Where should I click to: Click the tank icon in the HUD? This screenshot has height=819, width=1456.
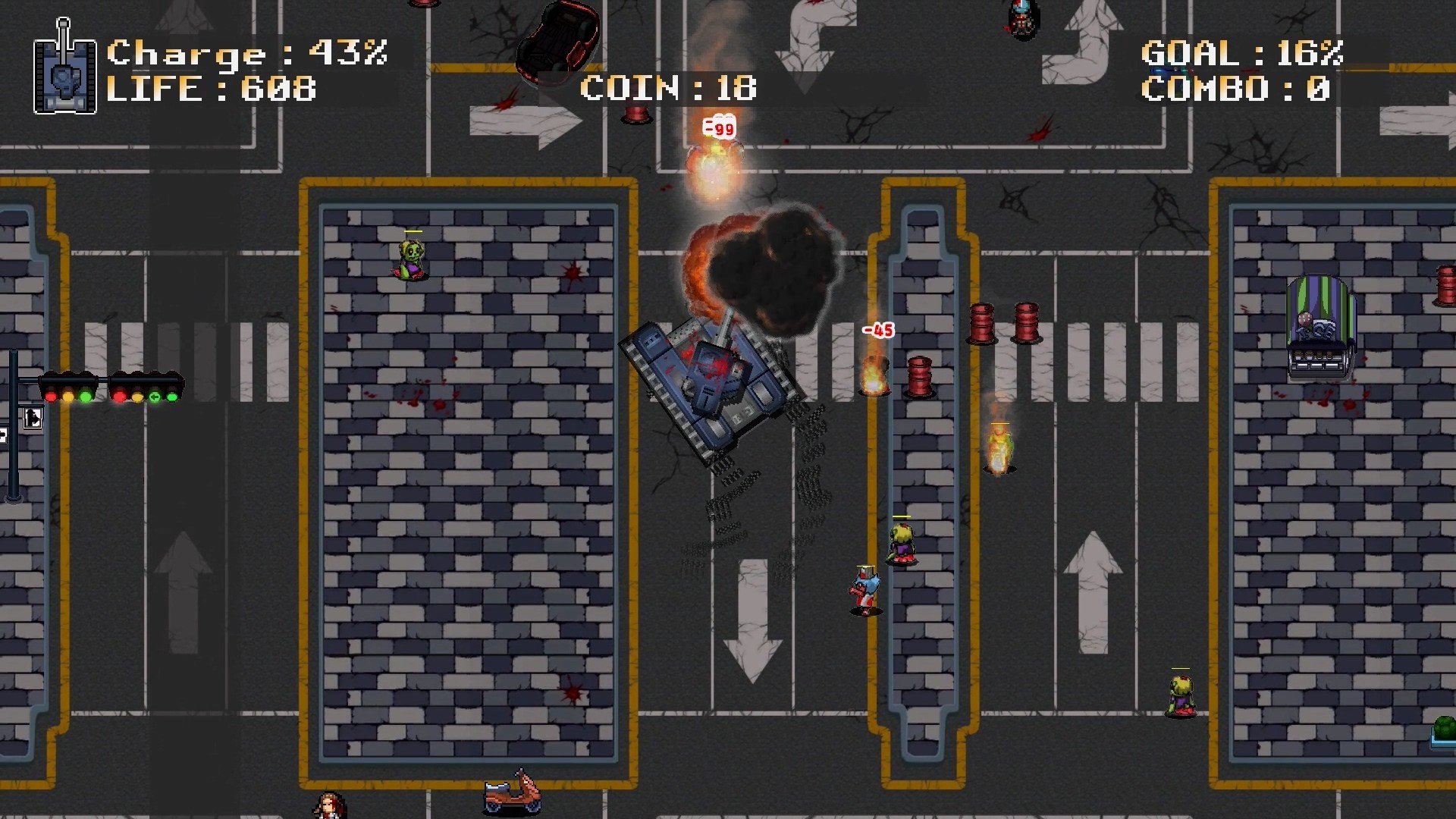64,72
